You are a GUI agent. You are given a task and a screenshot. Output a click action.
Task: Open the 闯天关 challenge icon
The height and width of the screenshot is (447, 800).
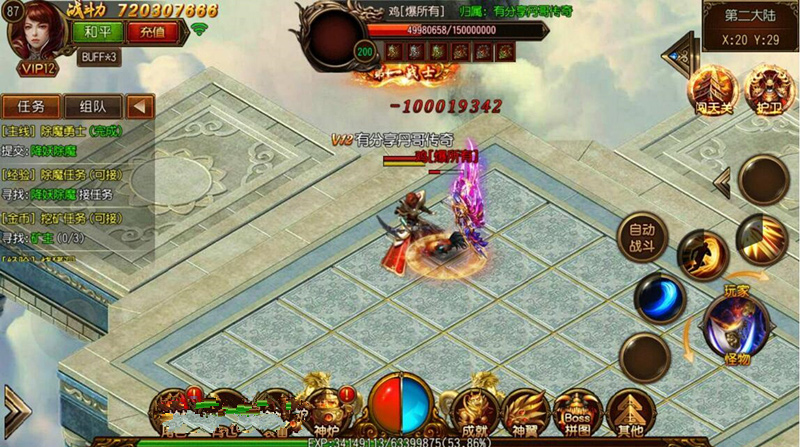point(717,89)
